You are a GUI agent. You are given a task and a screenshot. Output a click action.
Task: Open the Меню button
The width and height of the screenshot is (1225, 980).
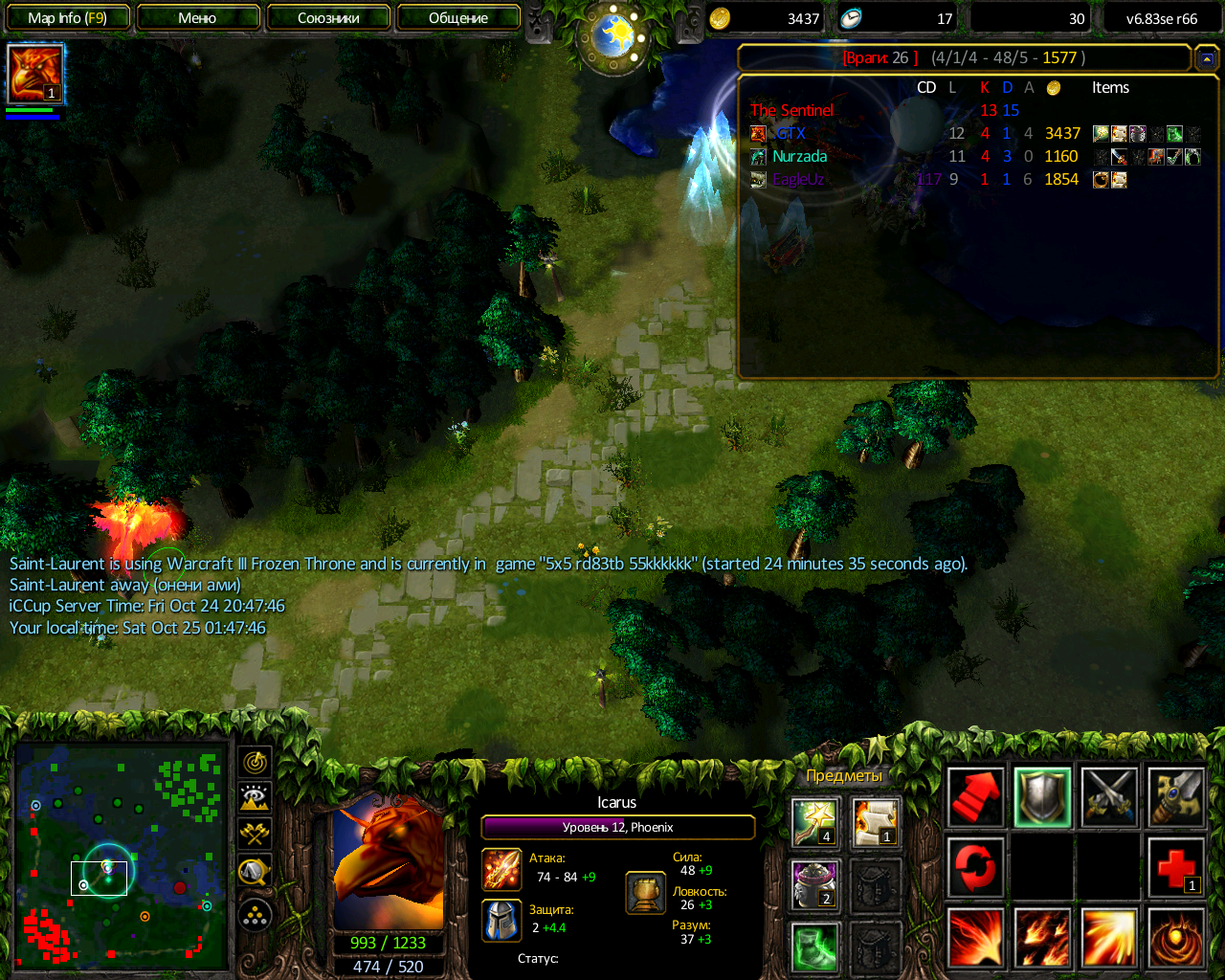point(198,17)
